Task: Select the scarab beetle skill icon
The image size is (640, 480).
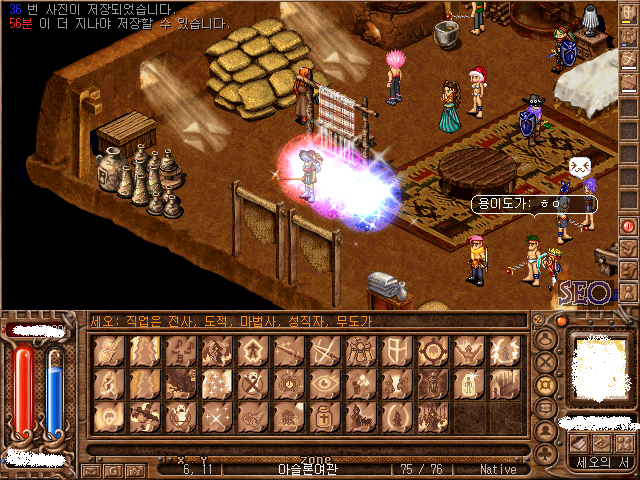Action: coord(358,351)
